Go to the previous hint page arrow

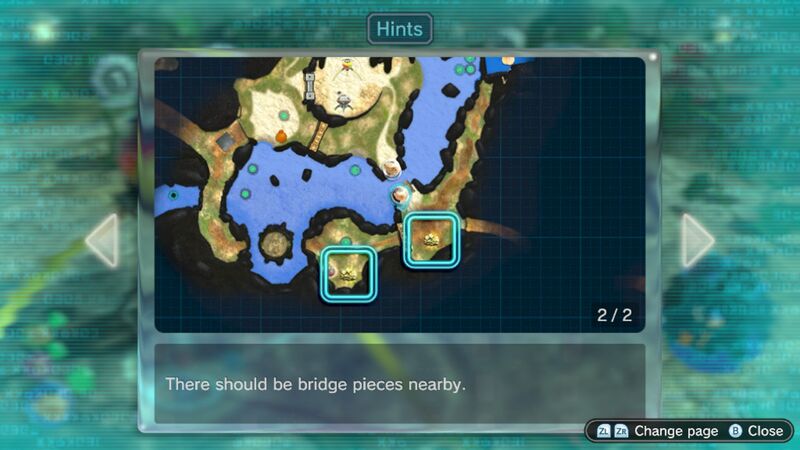(103, 240)
